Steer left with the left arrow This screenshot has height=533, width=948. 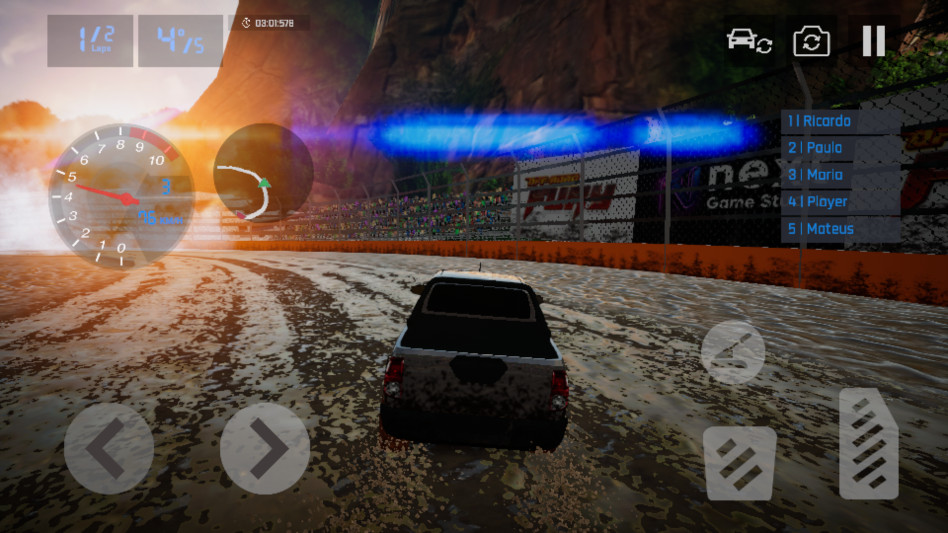[x=109, y=448]
